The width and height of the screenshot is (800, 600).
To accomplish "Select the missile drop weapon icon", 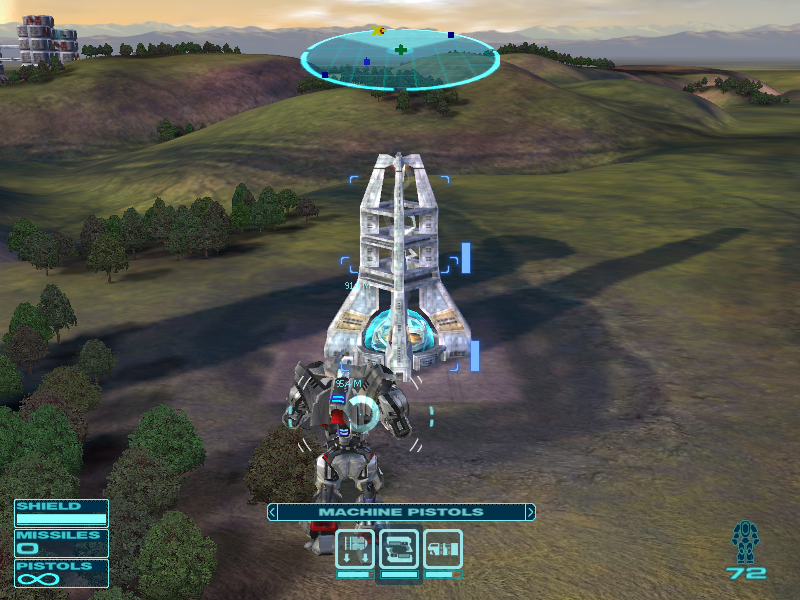I will pyautogui.click(x=355, y=548).
